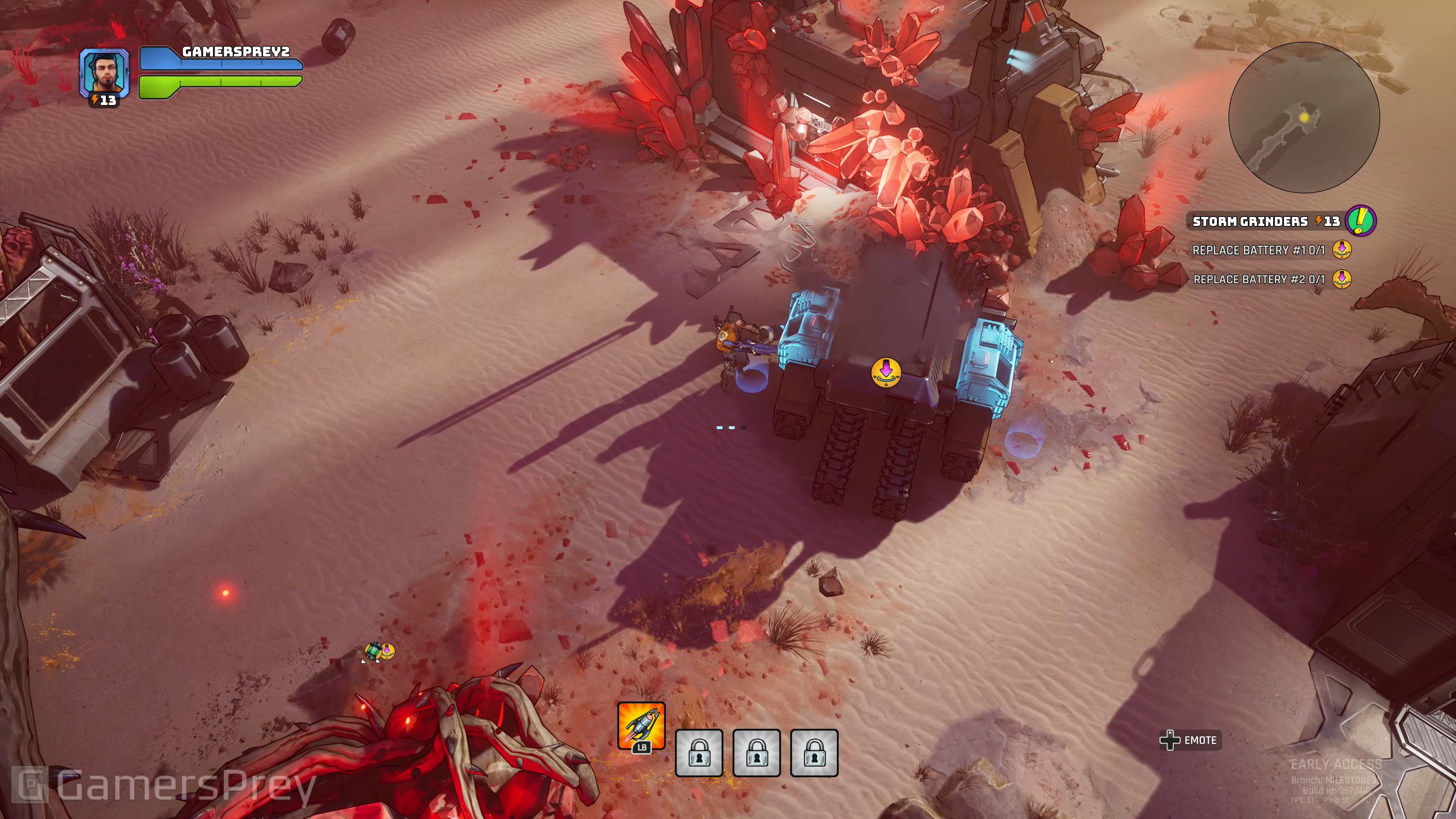
Task: Click the yellow objective marker on the vehicle
Action: [886, 372]
